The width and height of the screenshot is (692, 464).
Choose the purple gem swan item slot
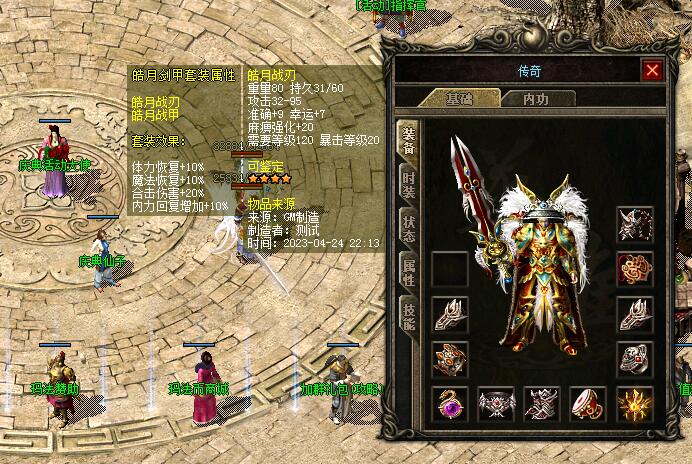[449, 403]
